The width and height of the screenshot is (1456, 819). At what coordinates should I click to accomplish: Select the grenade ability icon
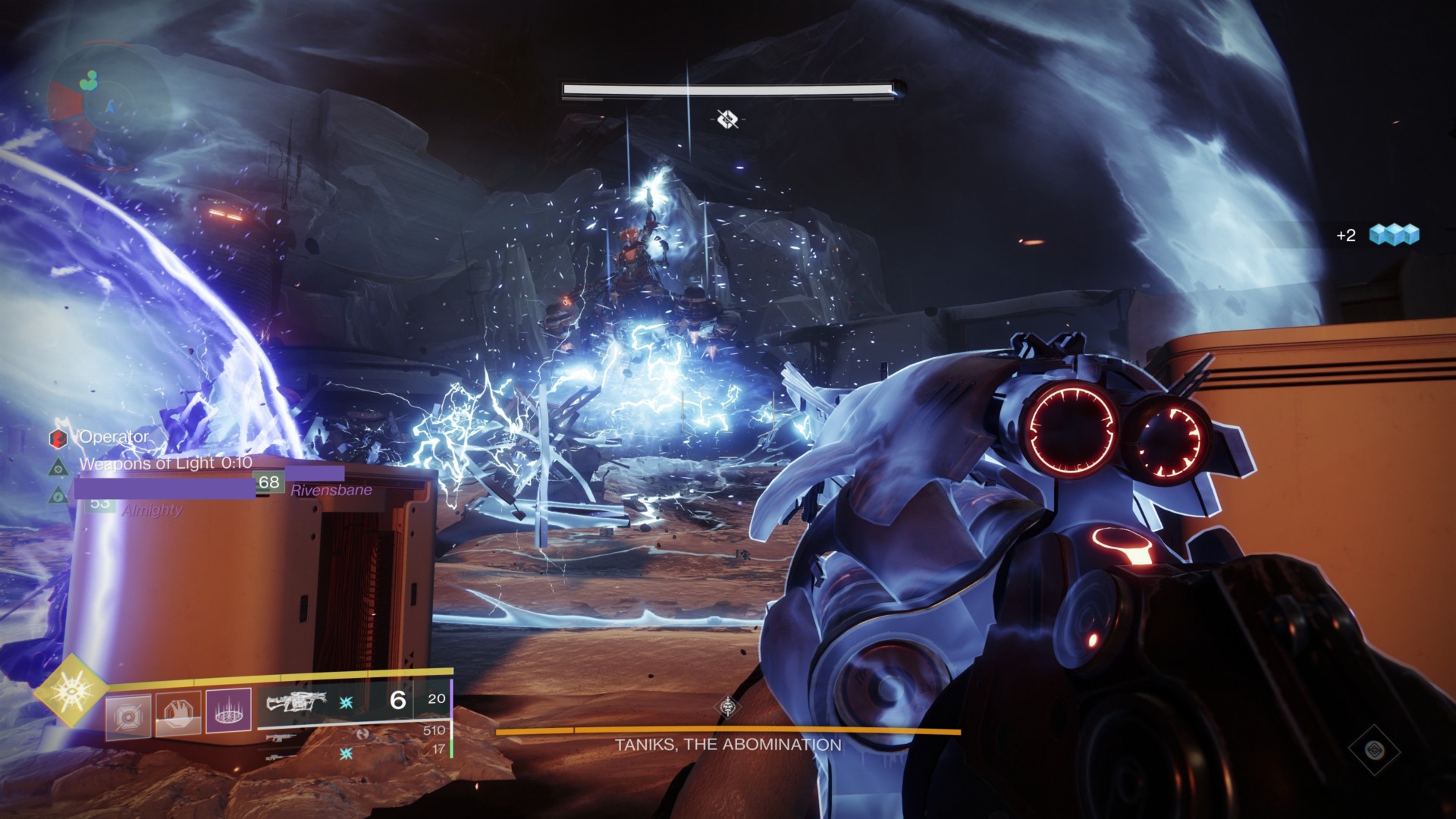pyautogui.click(x=128, y=714)
